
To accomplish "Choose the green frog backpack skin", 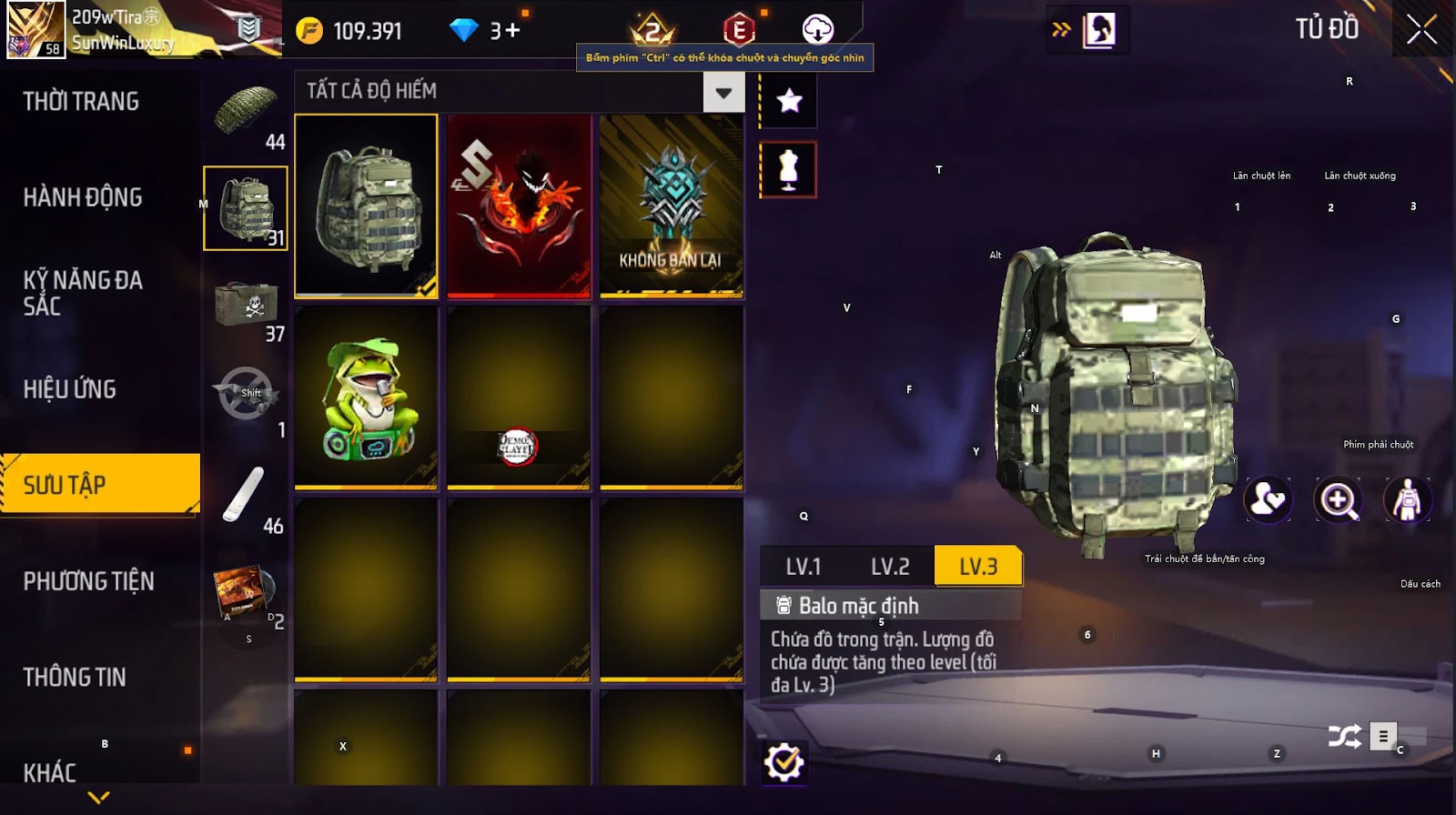I will pyautogui.click(x=366, y=398).
